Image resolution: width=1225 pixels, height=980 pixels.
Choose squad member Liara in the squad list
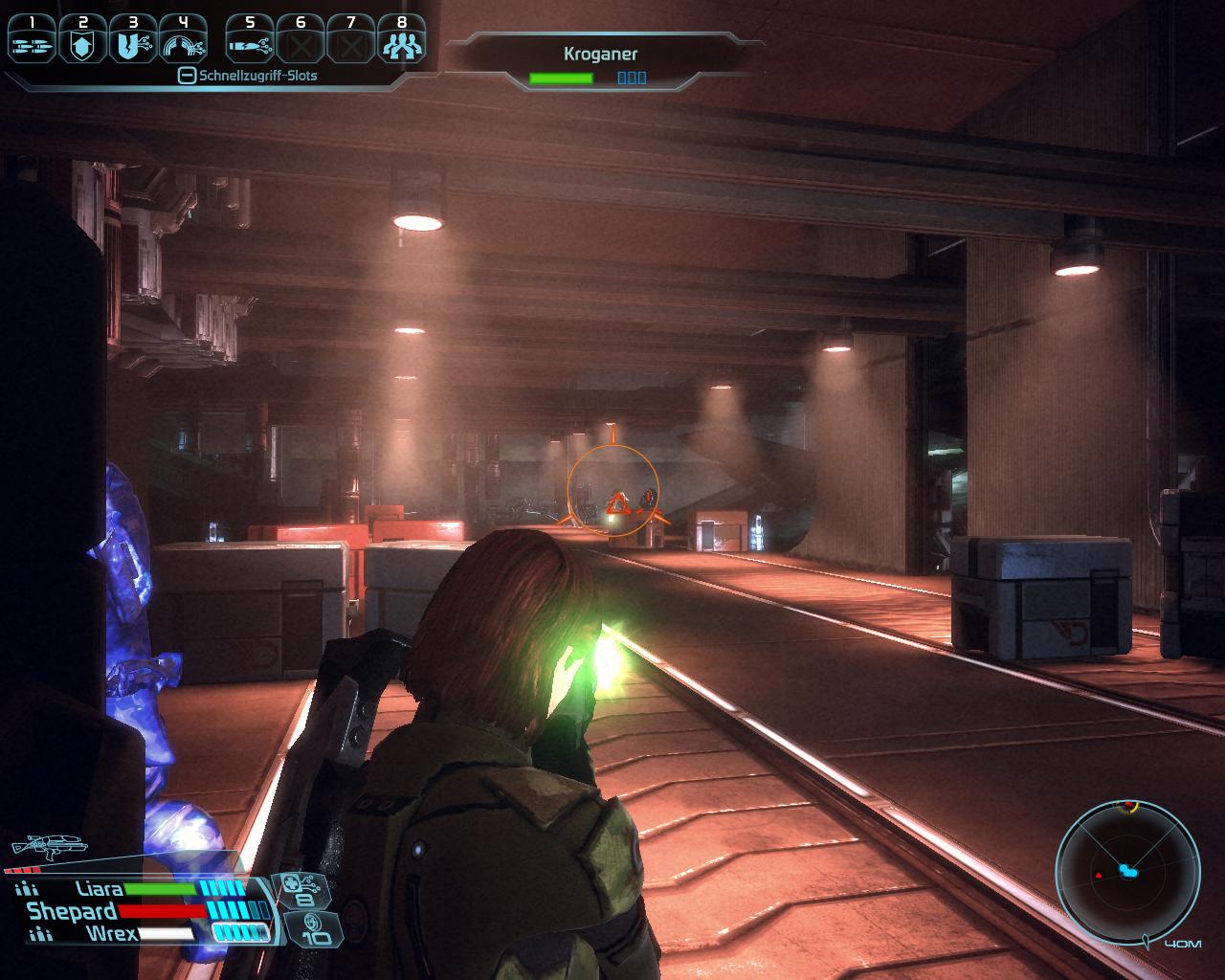[99, 889]
